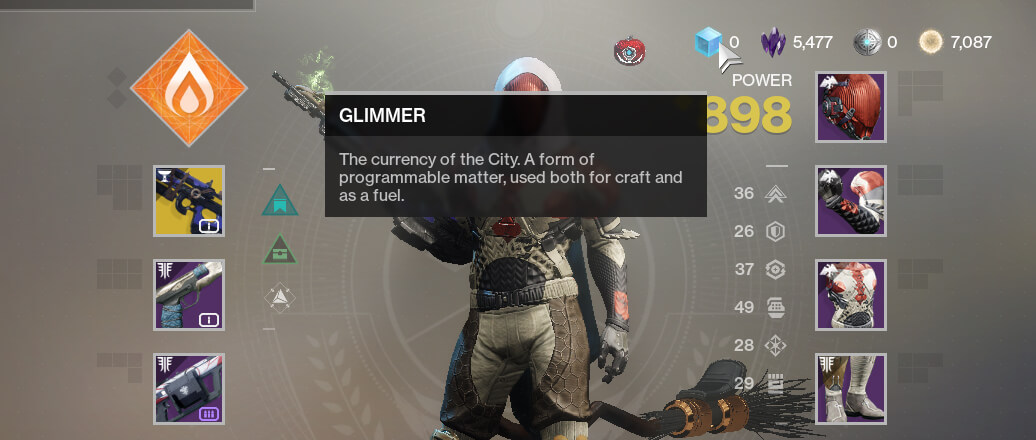Image resolution: width=1036 pixels, height=440 pixels.
Task: Open the green chest triangle icon
Action: (x=280, y=249)
